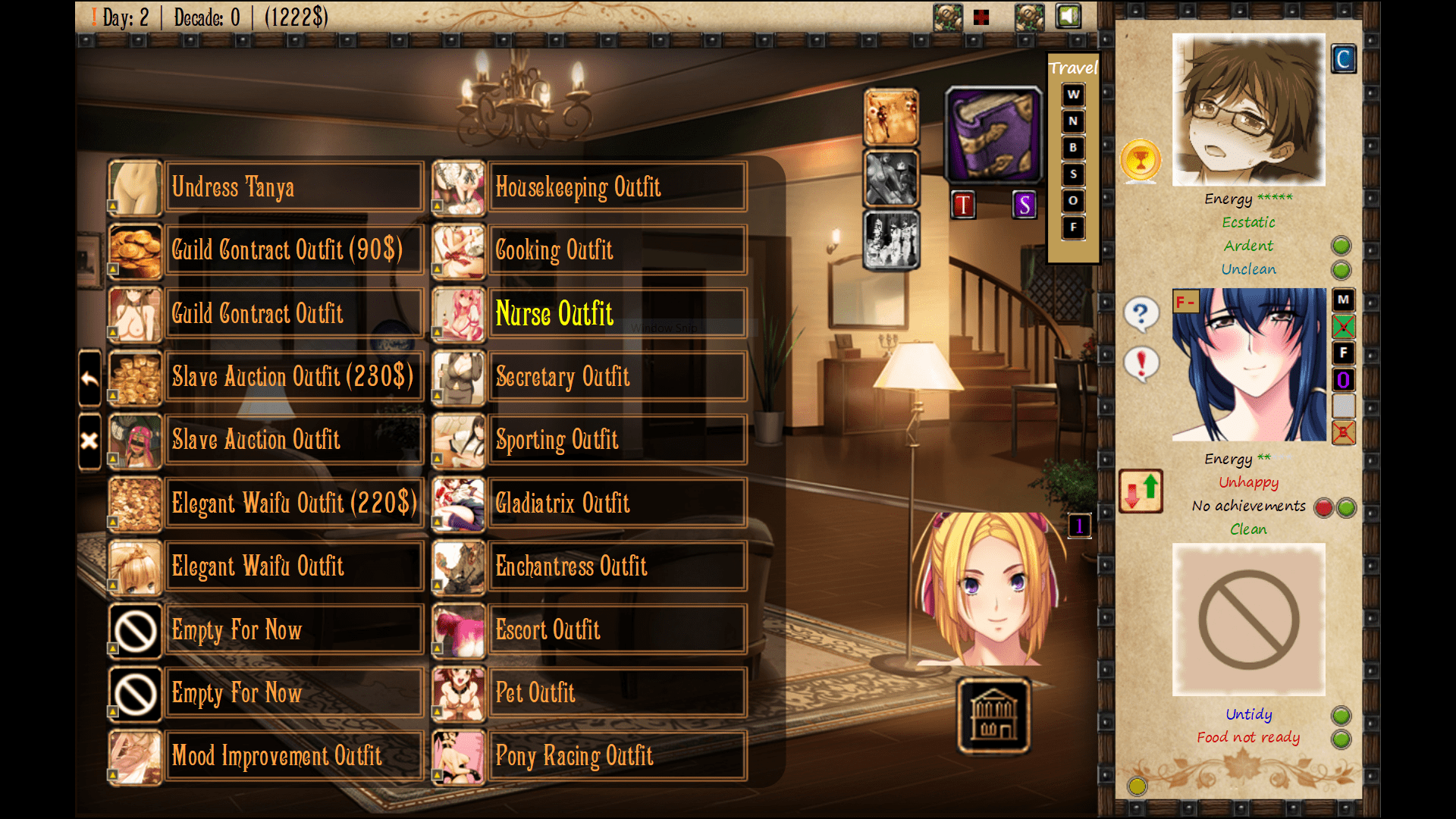Expand the yellow triangle on Housekeeping Outfit
1456x819 pixels.
(x=438, y=206)
